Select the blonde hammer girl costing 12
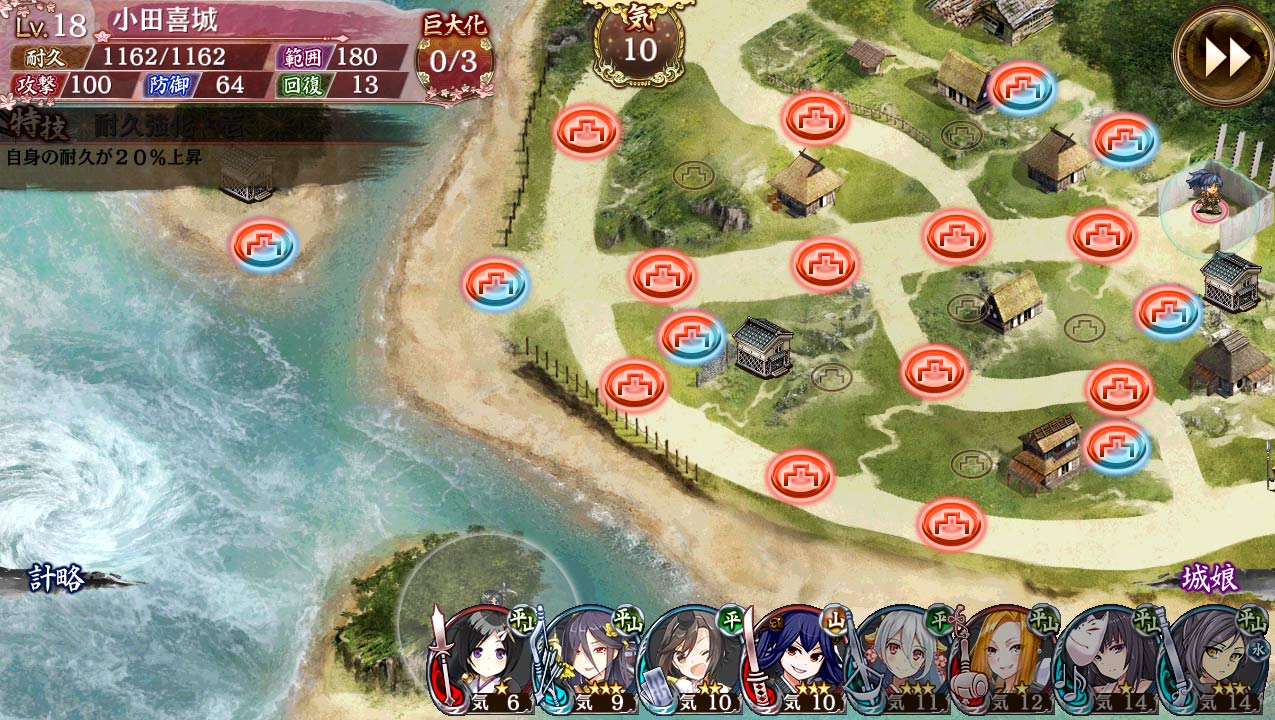Screen dimensions: 1275x720 [1006, 662]
